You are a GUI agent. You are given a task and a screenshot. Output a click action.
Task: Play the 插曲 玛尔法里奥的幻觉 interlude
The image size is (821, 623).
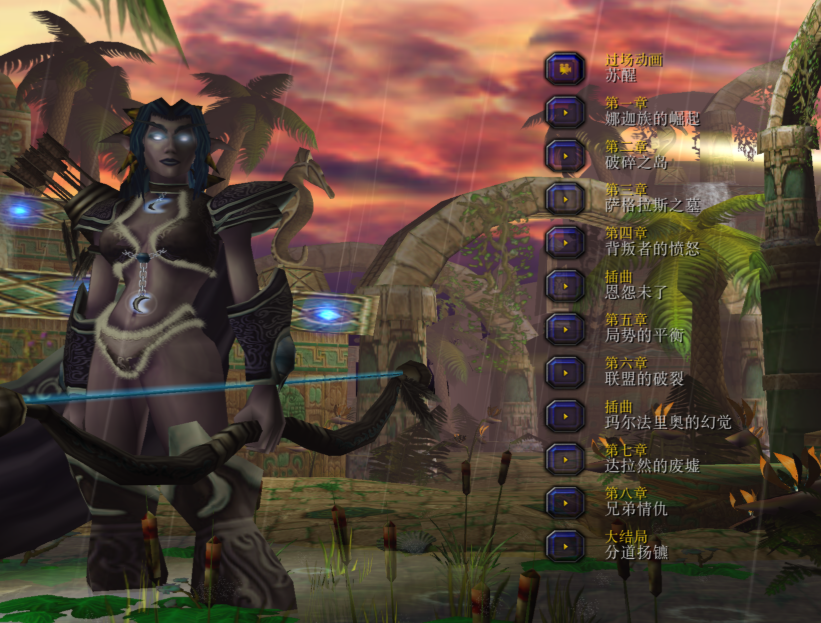[565, 415]
